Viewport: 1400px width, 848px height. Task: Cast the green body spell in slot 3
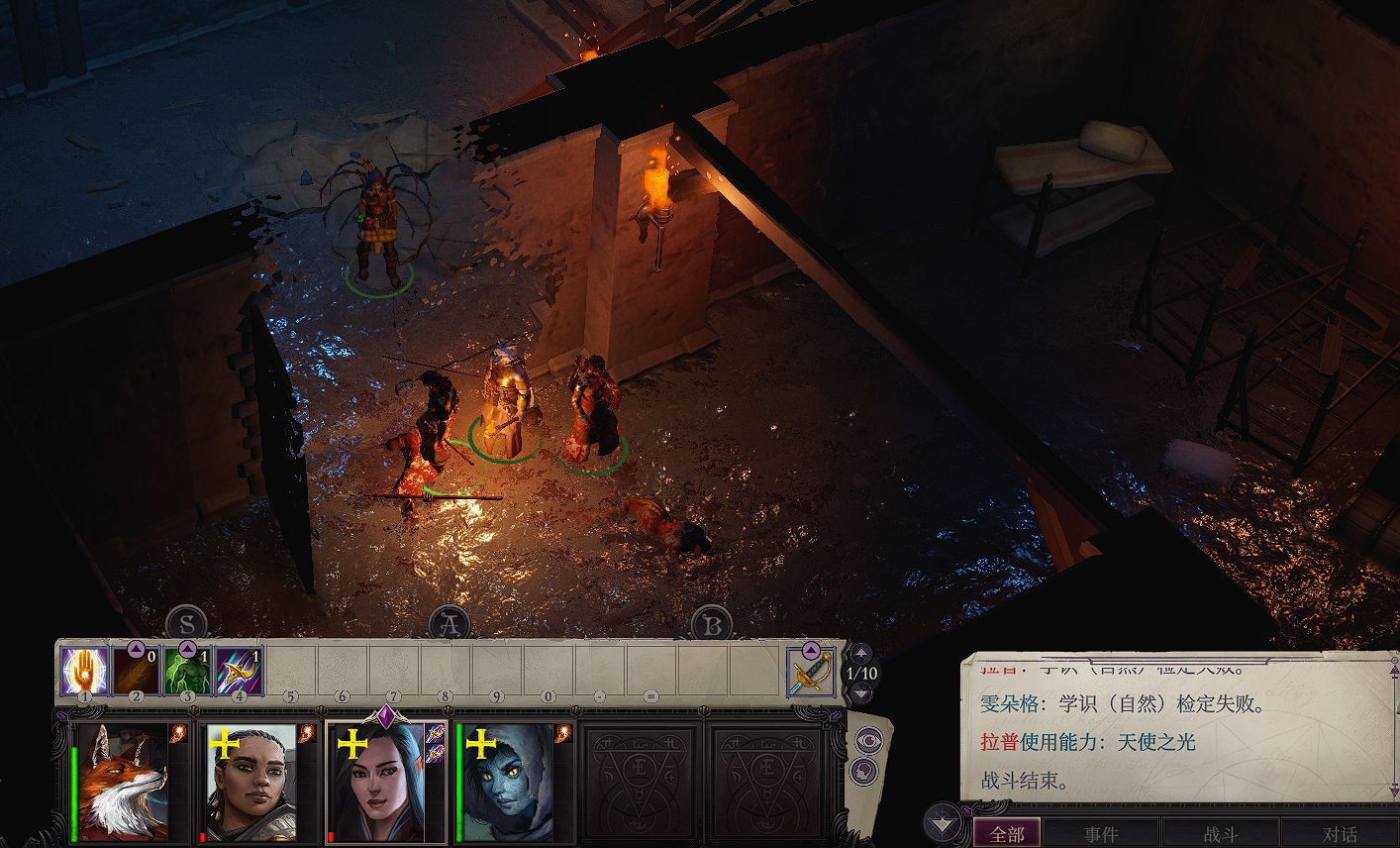click(187, 671)
